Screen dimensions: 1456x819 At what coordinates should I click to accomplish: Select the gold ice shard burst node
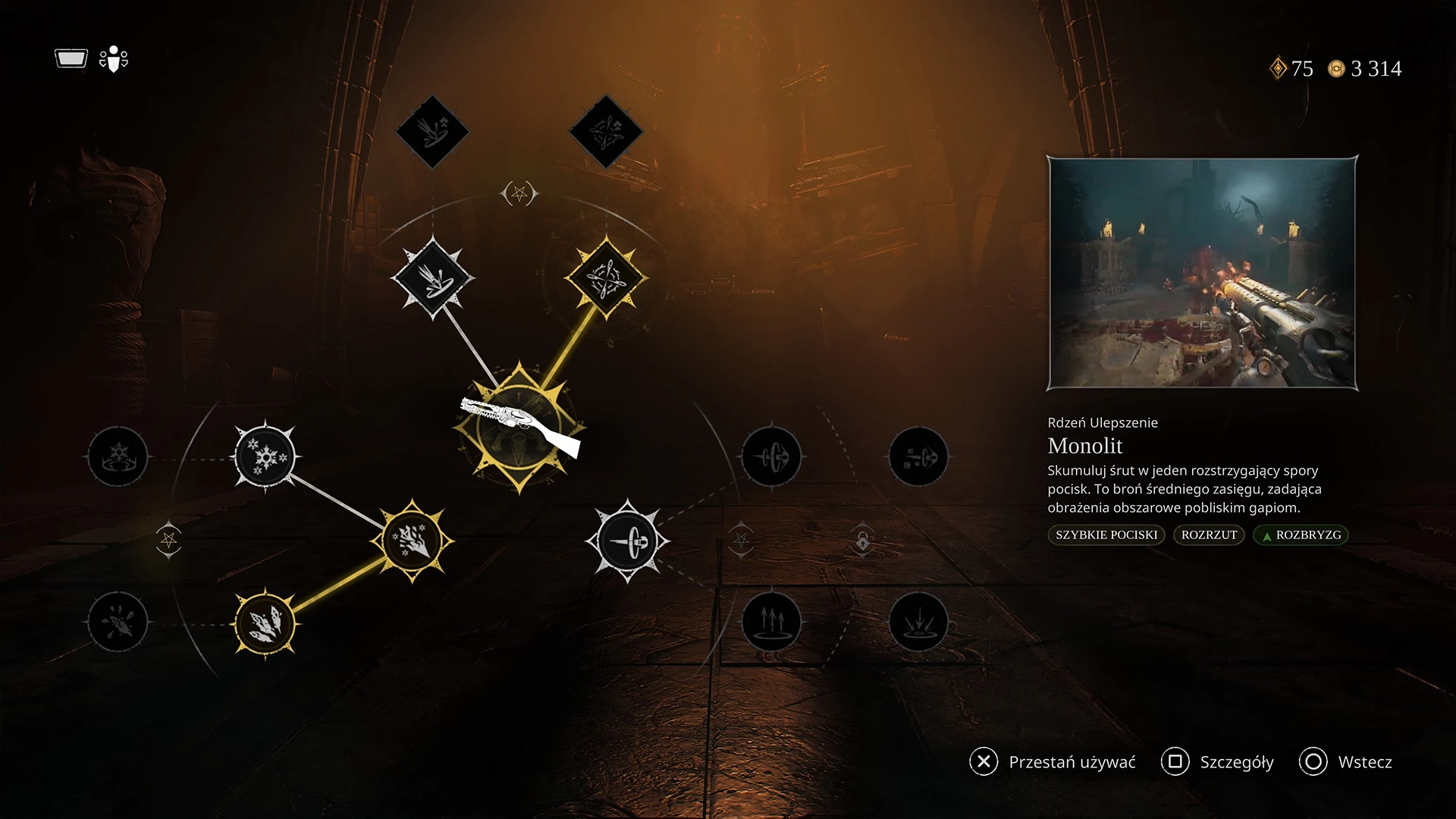pos(412,541)
